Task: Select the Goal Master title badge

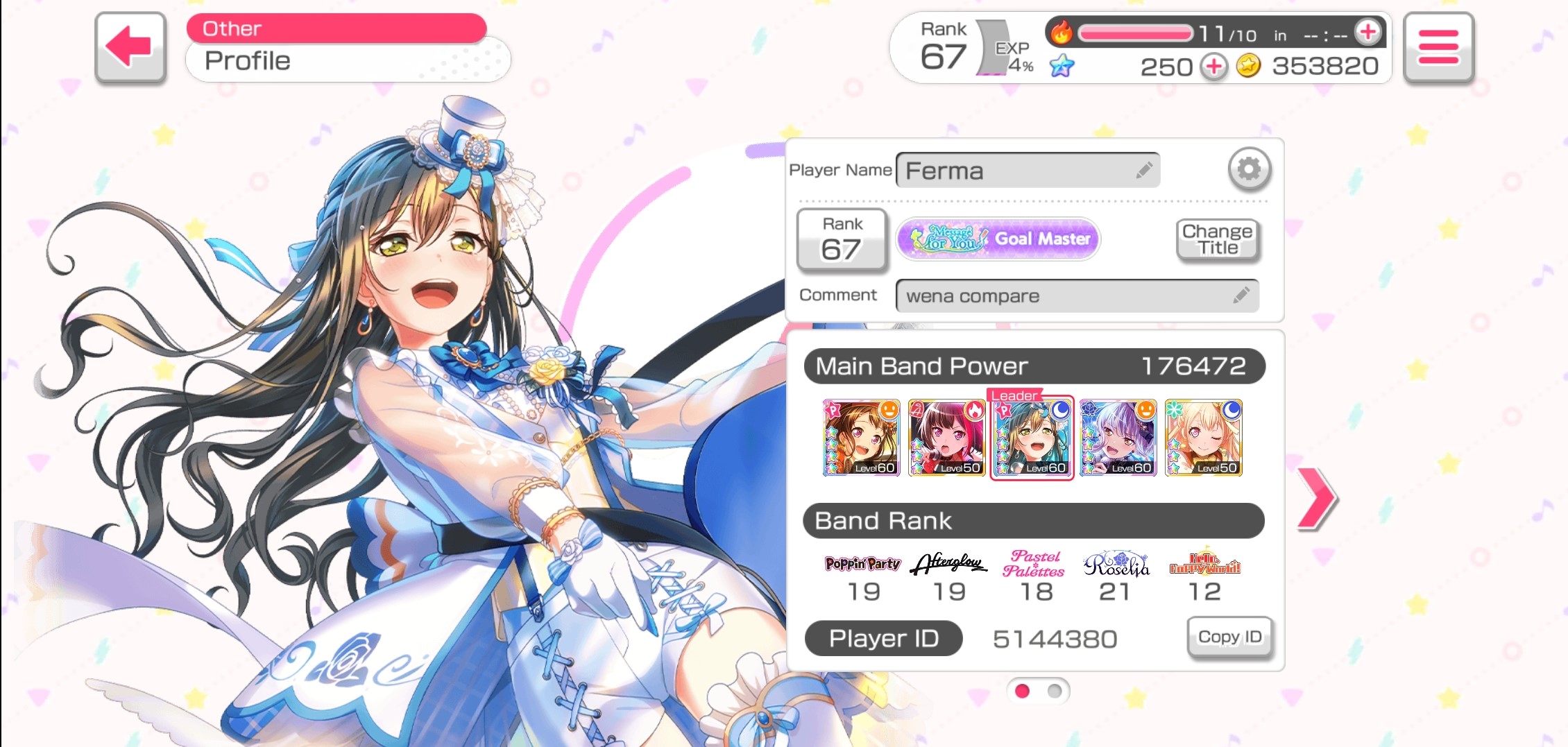Action: pyautogui.click(x=998, y=239)
